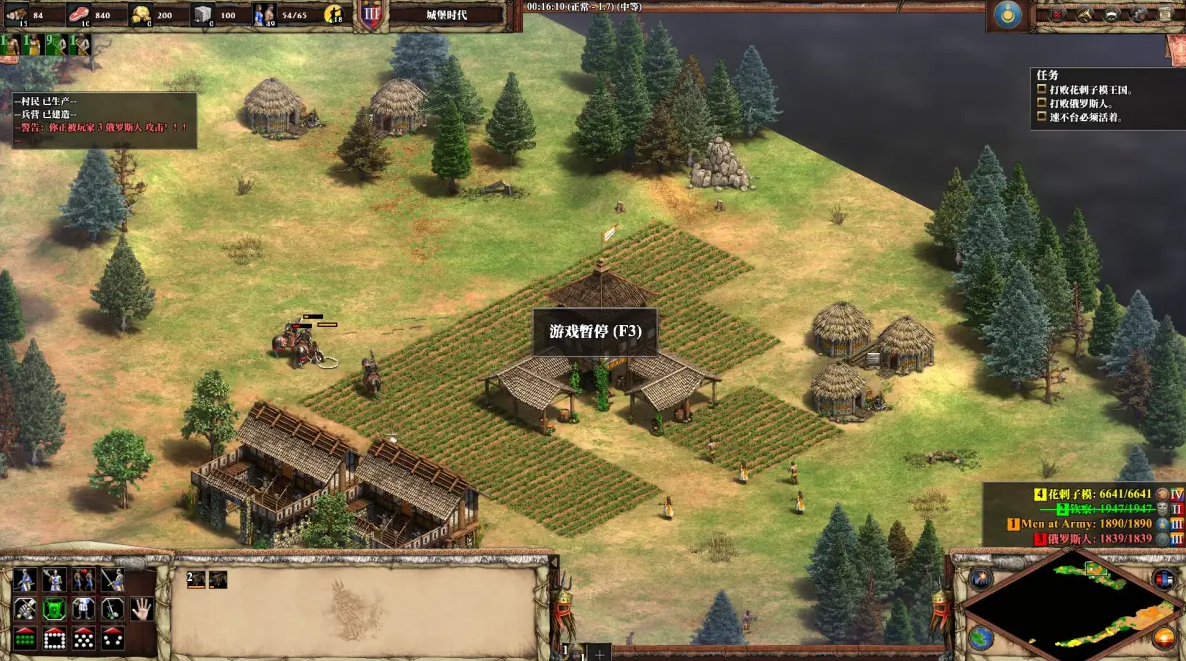Activate the open hand stop command

[x=143, y=608]
